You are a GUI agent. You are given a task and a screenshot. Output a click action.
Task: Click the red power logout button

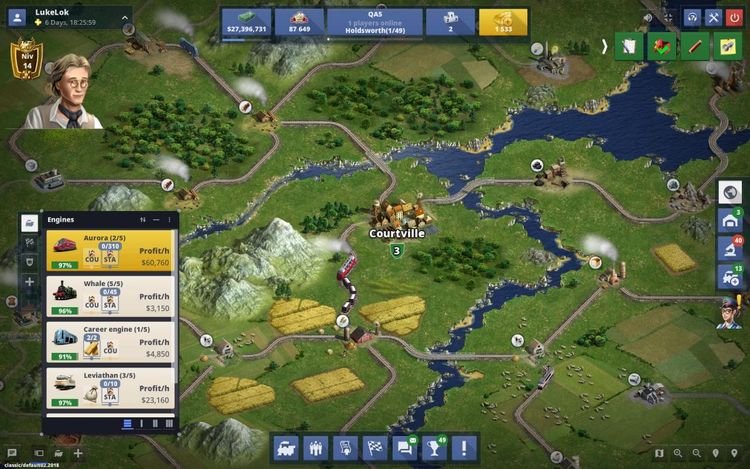point(735,17)
